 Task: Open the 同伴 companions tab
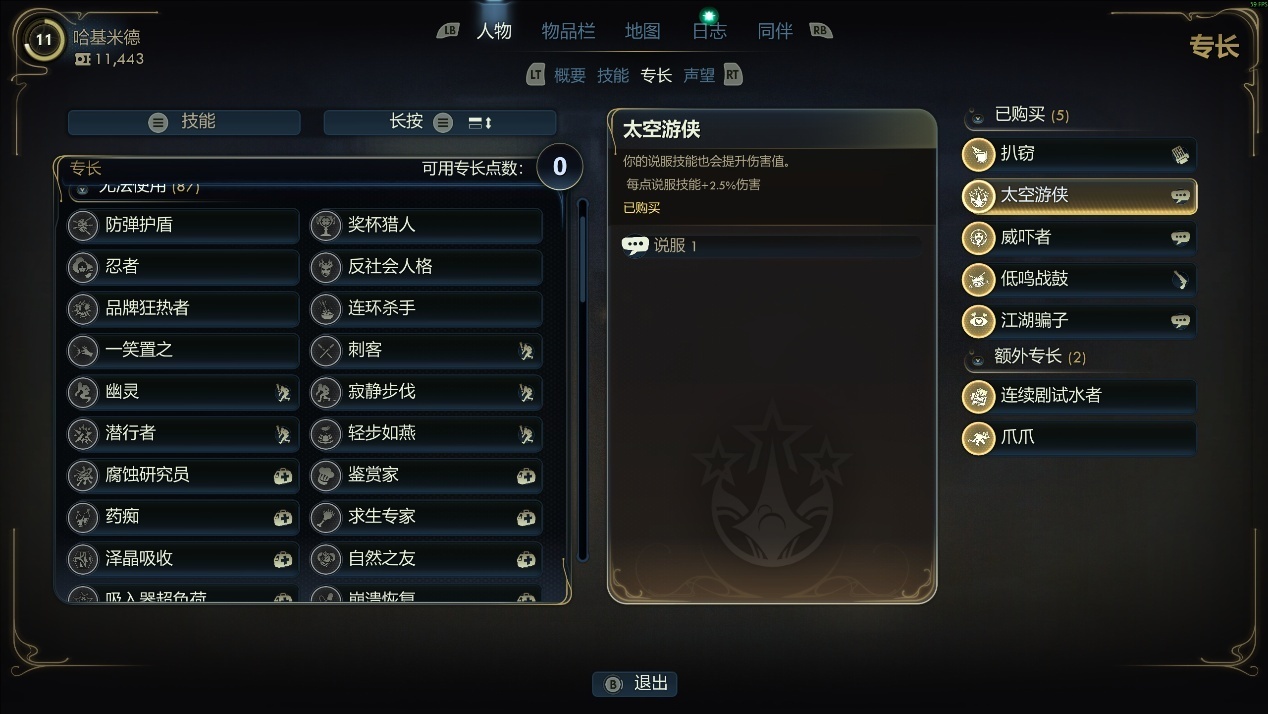click(775, 31)
